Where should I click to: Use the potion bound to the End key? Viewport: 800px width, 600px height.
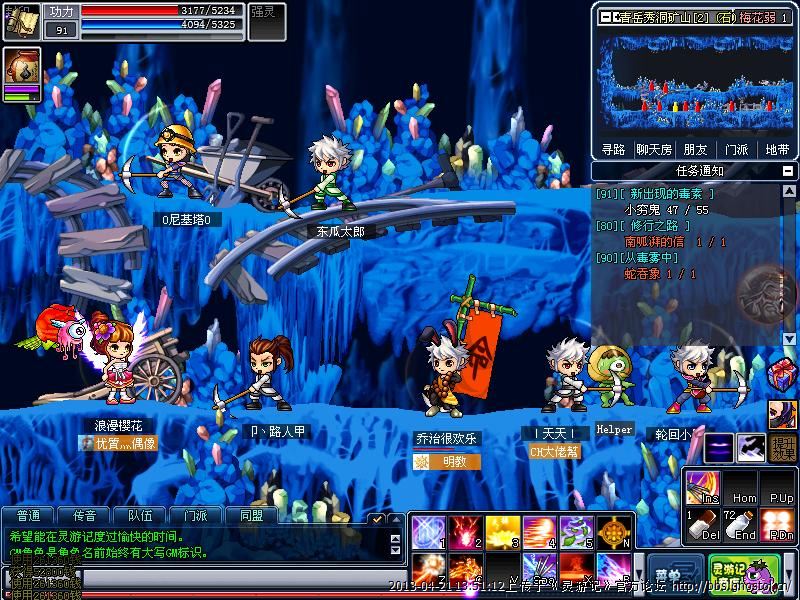coord(740,524)
